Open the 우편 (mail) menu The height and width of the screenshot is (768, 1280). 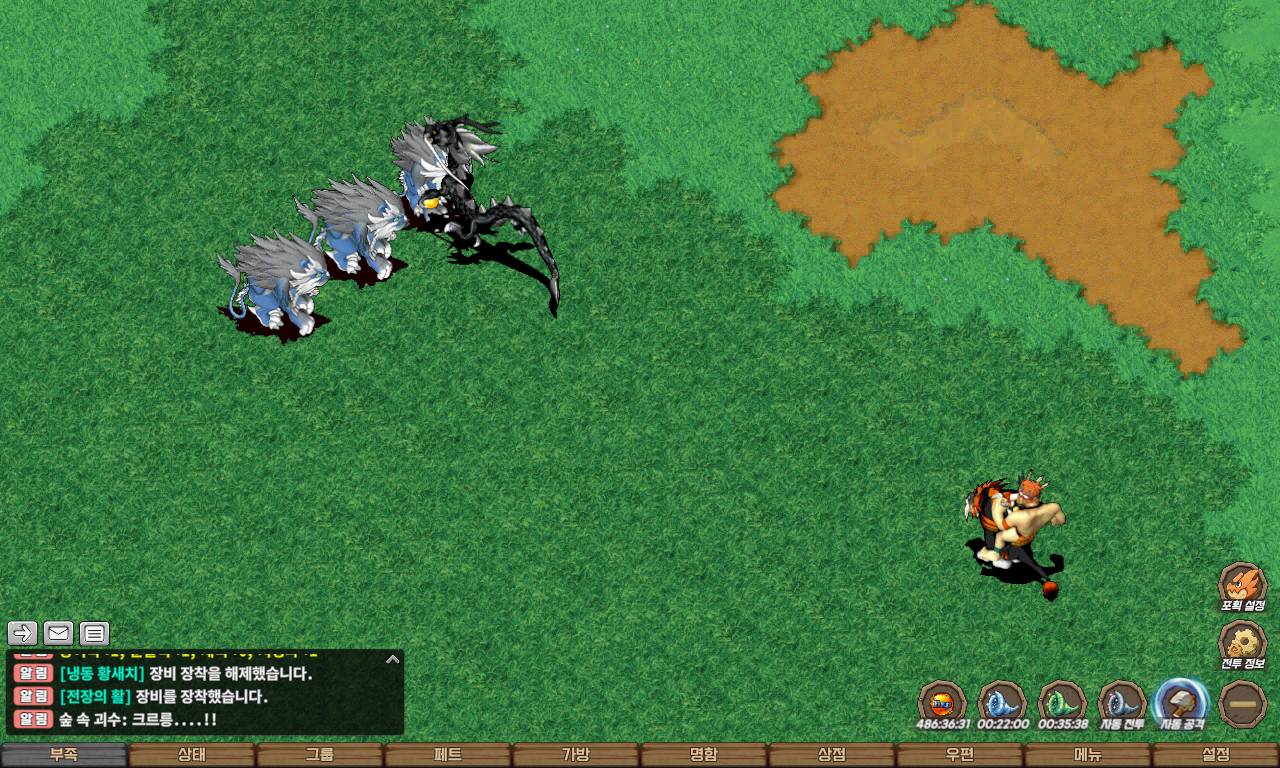tap(960, 755)
